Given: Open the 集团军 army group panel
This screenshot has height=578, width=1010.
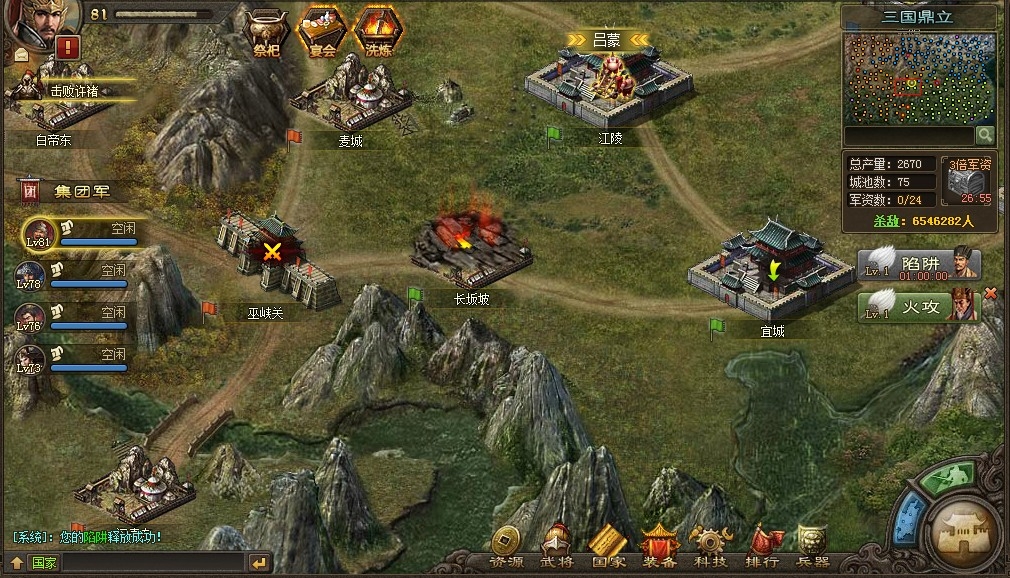Looking at the screenshot, I should click(70, 190).
